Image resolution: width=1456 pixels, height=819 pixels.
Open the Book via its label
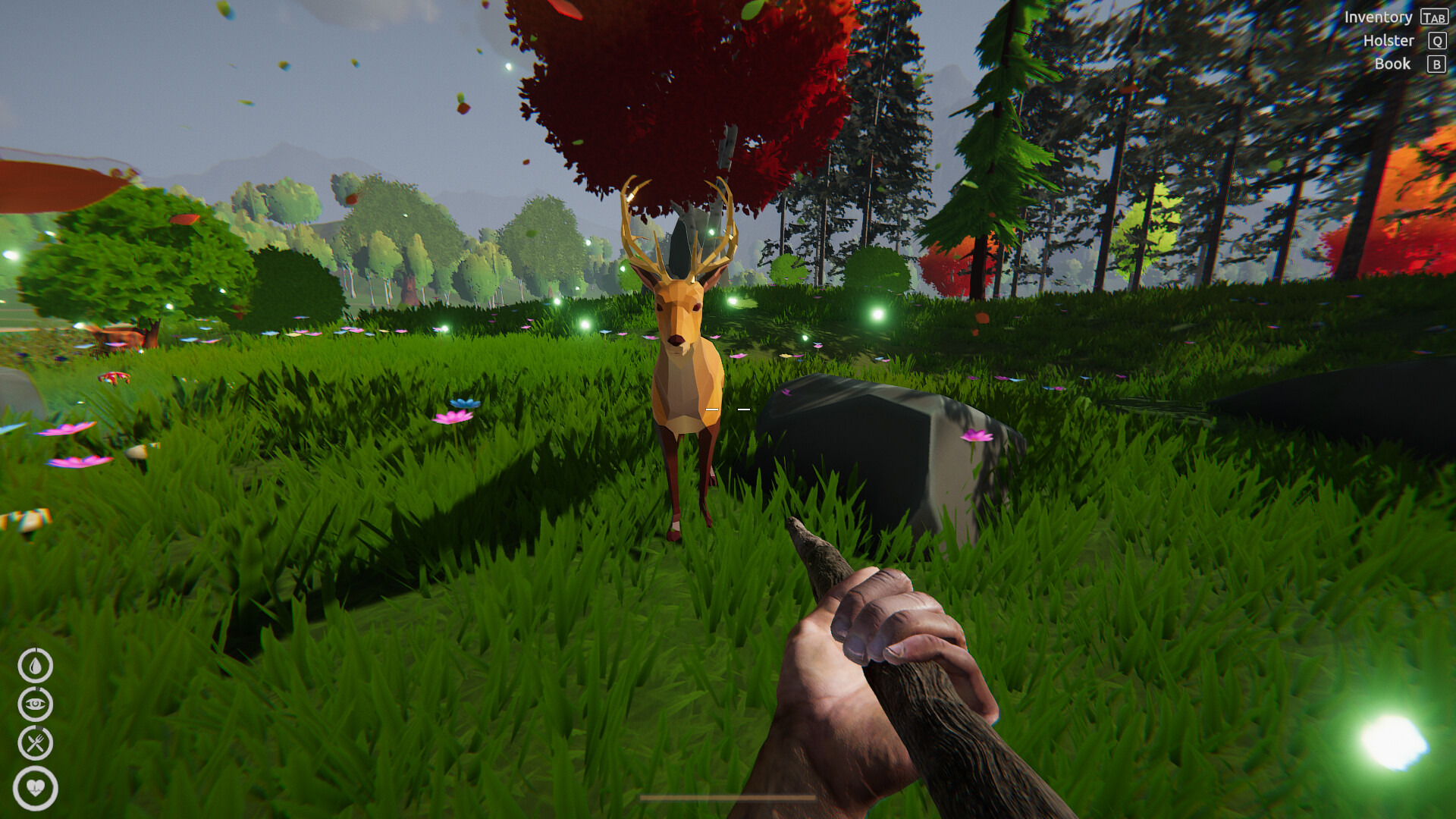coord(1393,64)
